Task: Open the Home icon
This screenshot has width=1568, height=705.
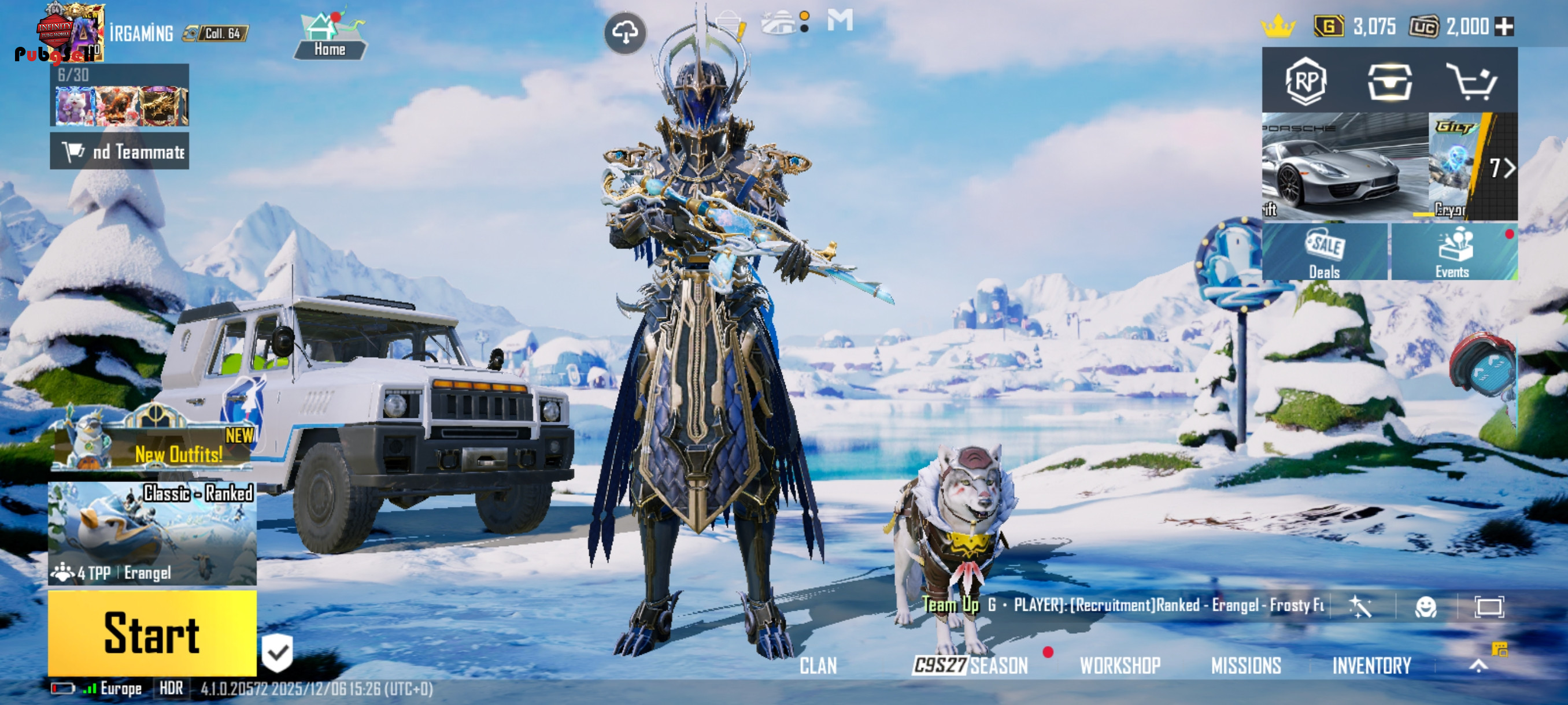Action: pyautogui.click(x=330, y=36)
